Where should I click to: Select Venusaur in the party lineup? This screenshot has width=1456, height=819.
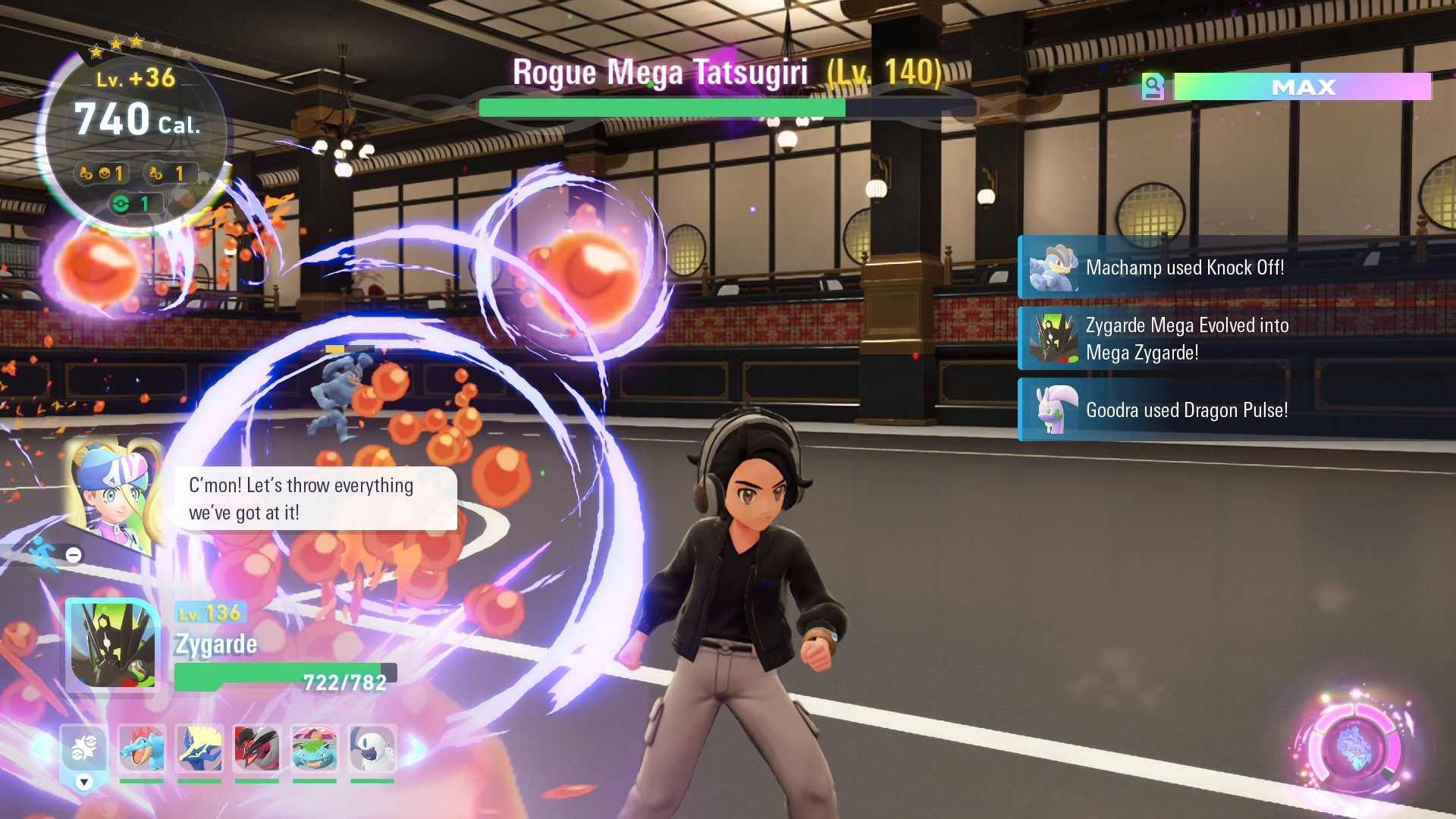click(x=315, y=748)
